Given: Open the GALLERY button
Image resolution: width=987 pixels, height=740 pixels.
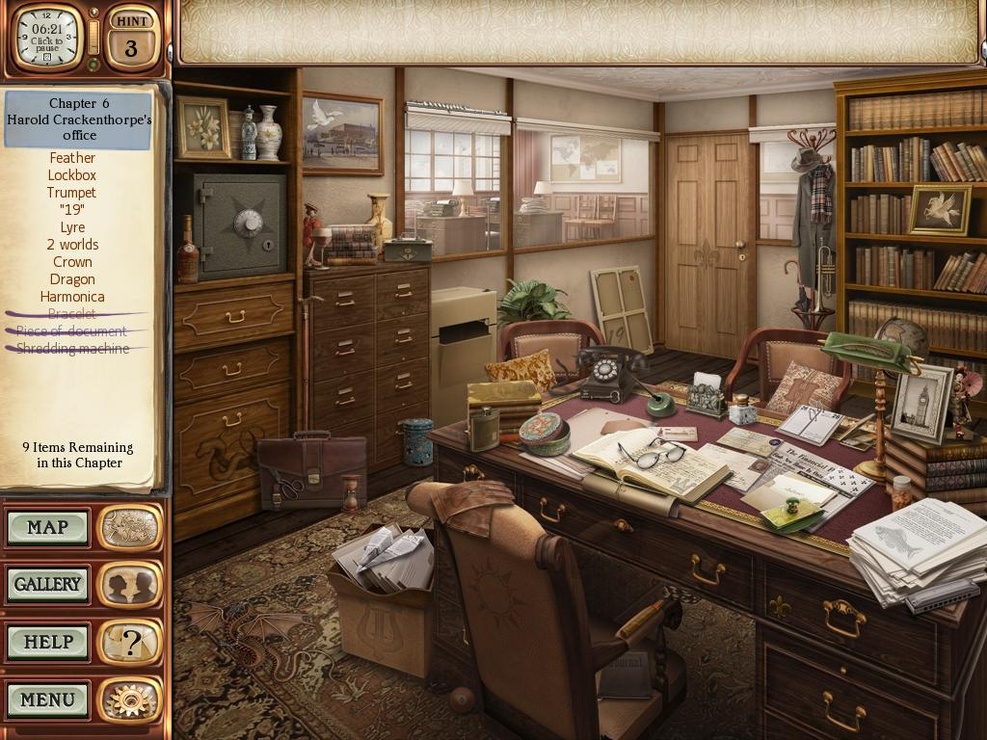Looking at the screenshot, I should click(48, 585).
